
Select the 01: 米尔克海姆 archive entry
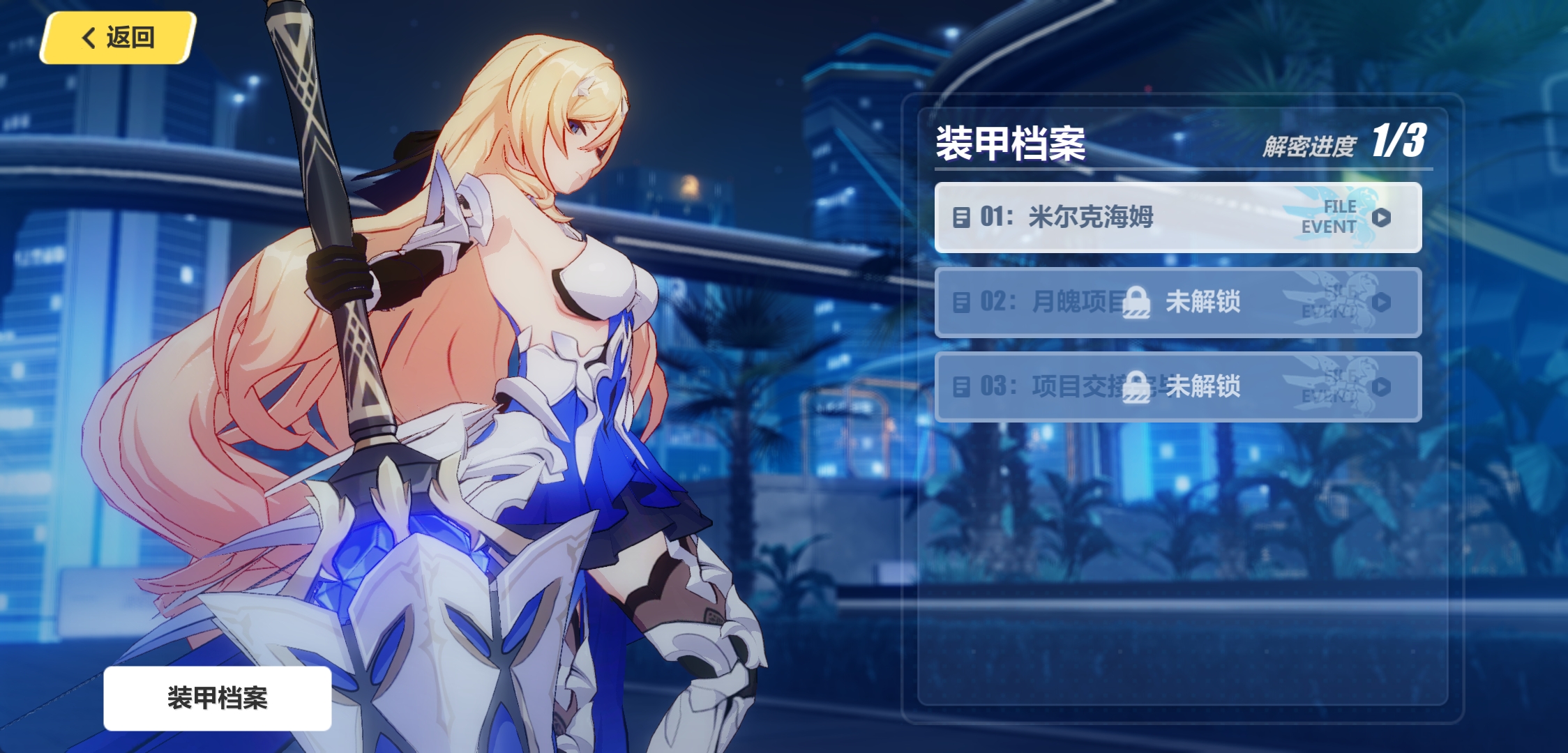[1179, 216]
